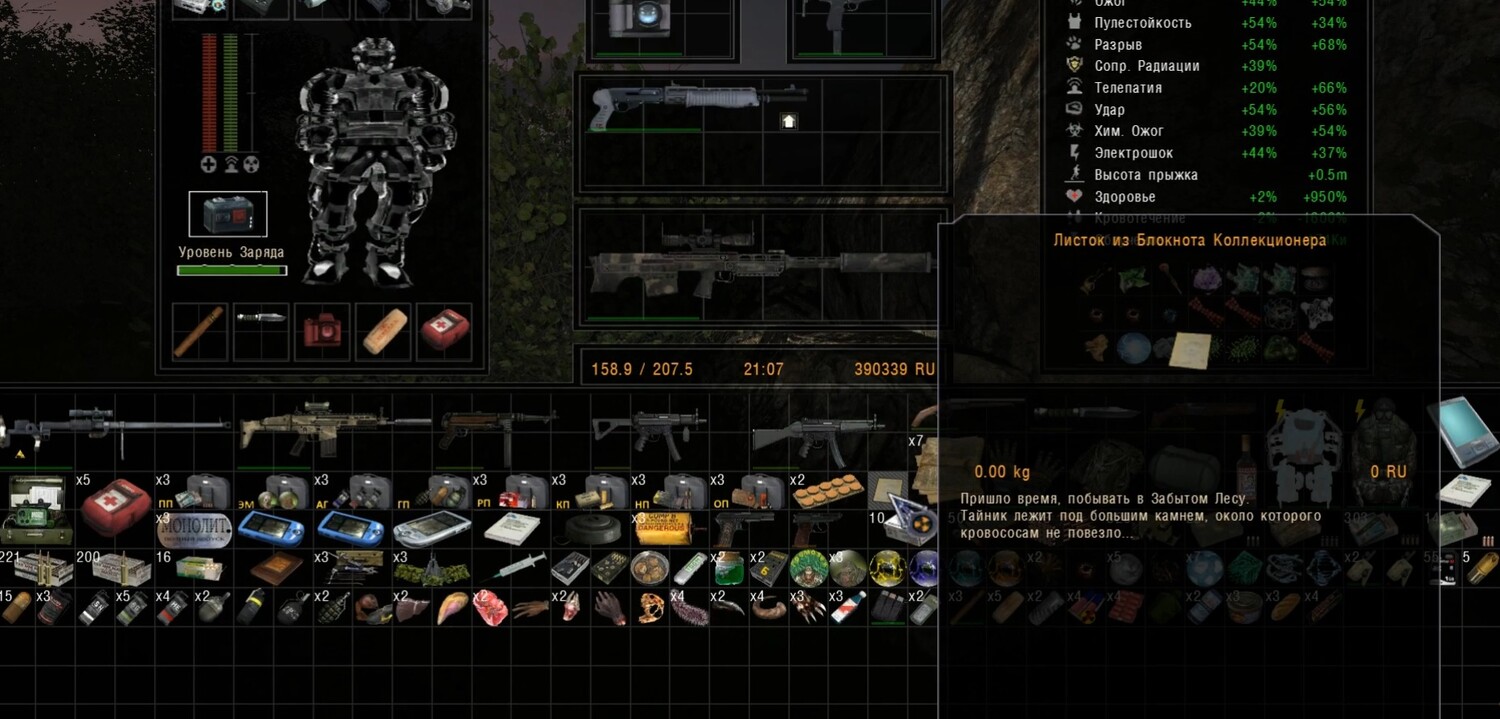Pick the camouflage assault rifle in inventory
The image size is (1500, 719).
click(330, 428)
